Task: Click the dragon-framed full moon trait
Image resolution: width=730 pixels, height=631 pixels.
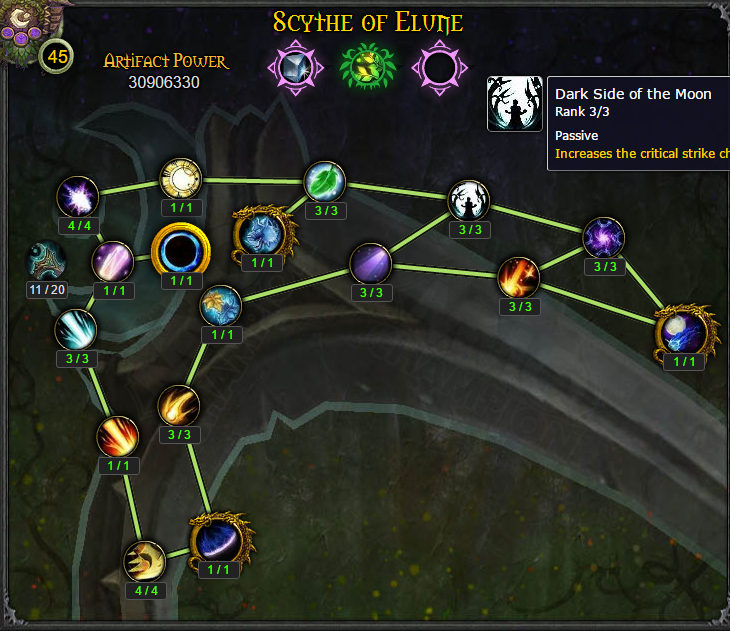Action: (x=684, y=331)
